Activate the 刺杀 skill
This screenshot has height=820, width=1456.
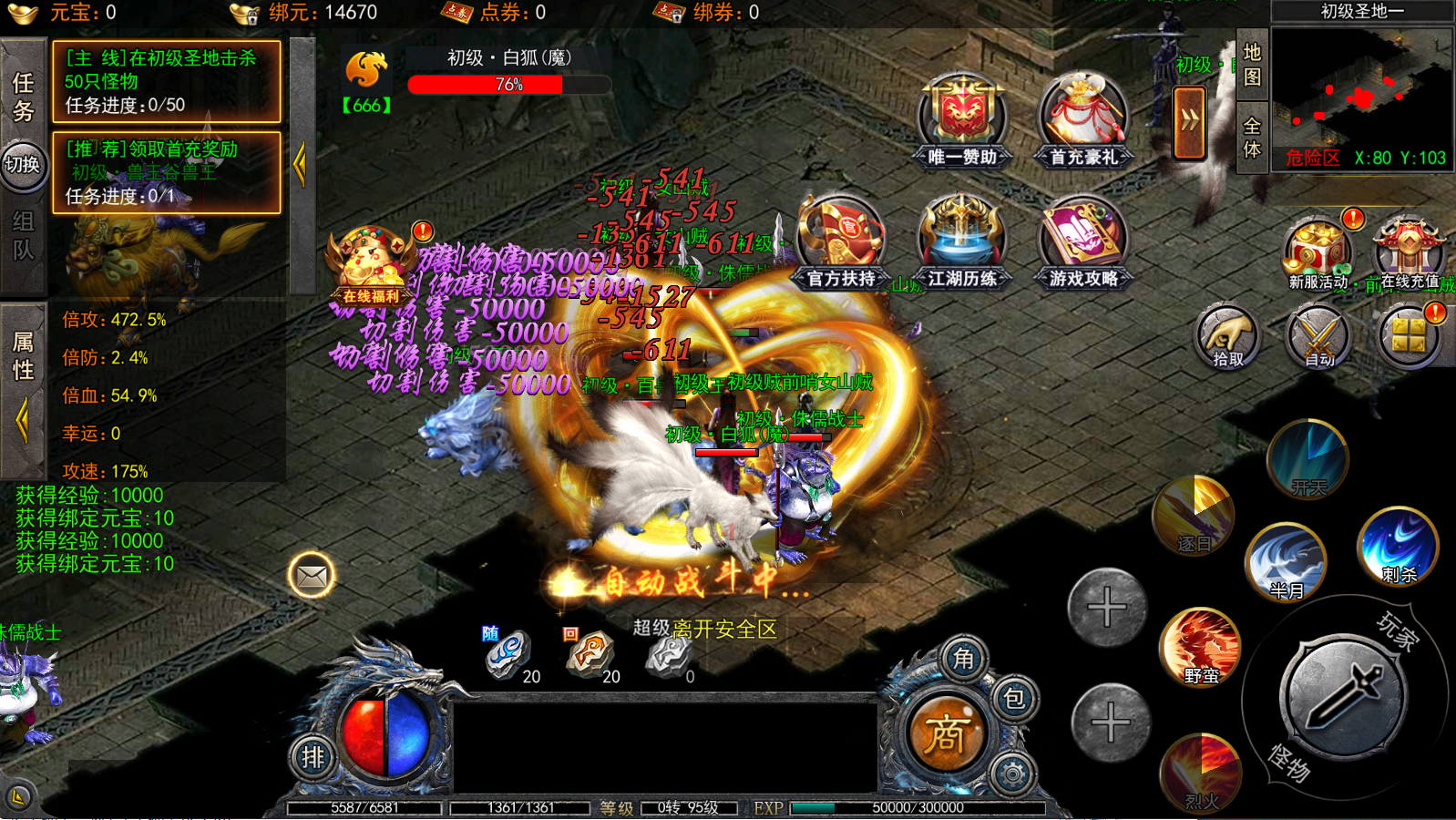tap(1398, 547)
